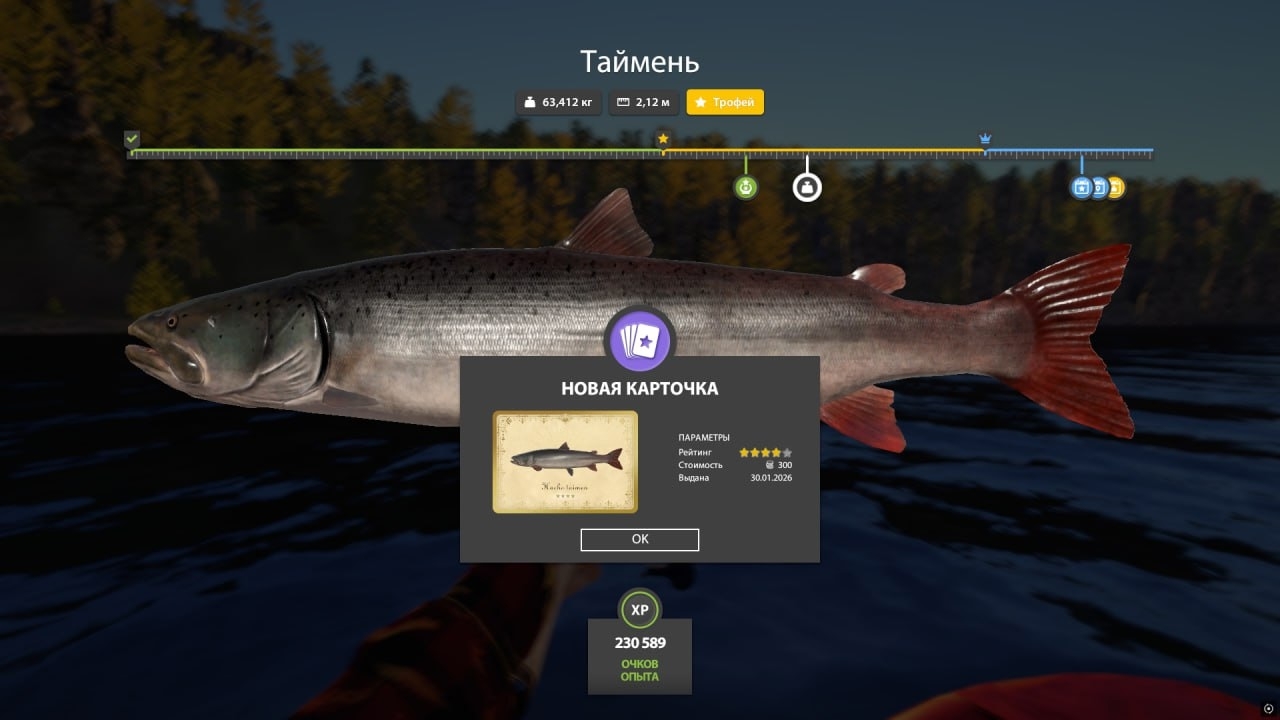This screenshot has width=1280, height=720.
Task: Open the taimen card thumbnail
Action: pyautogui.click(x=565, y=462)
